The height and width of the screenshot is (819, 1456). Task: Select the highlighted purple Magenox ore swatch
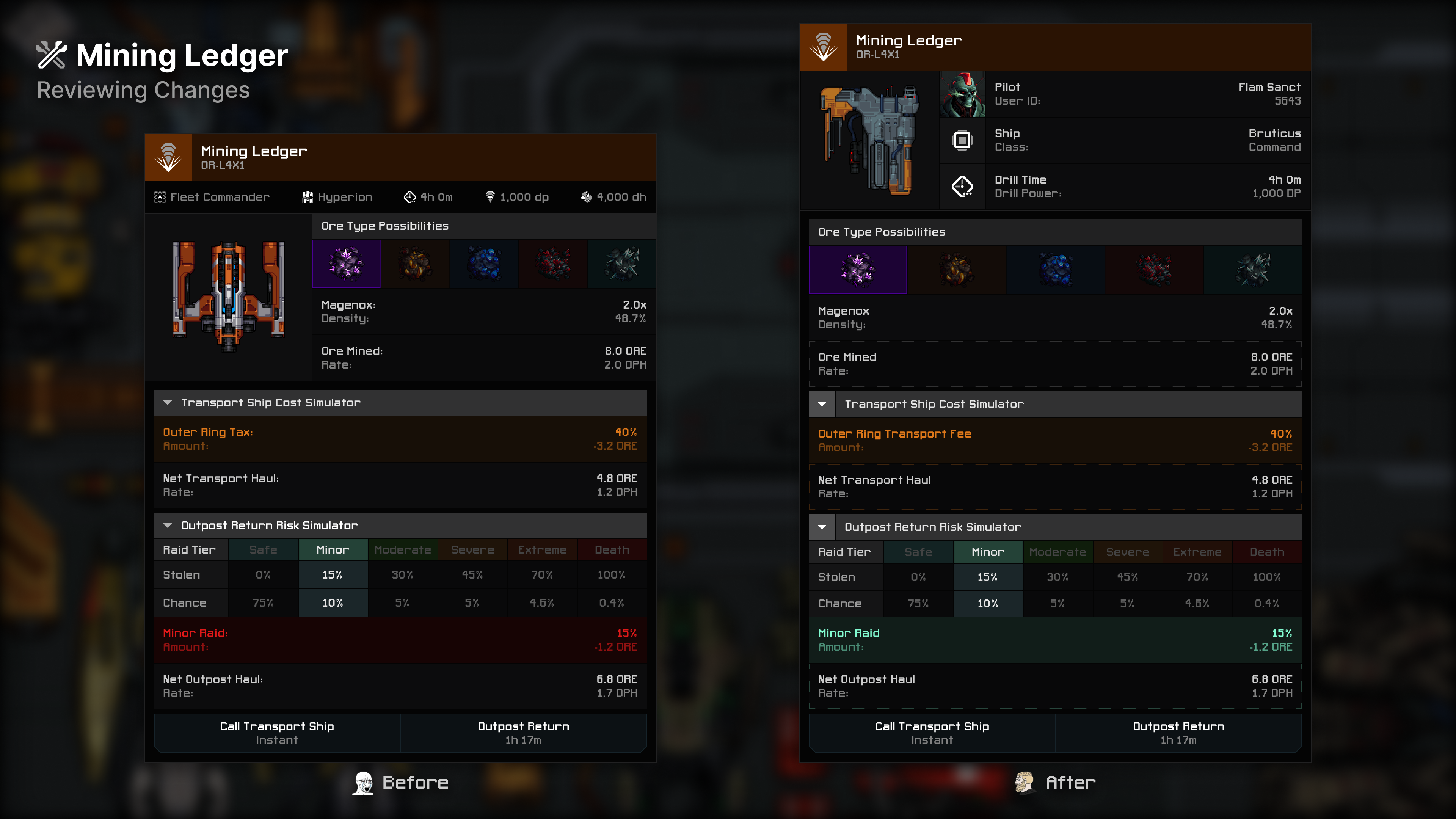pyautogui.click(x=347, y=264)
